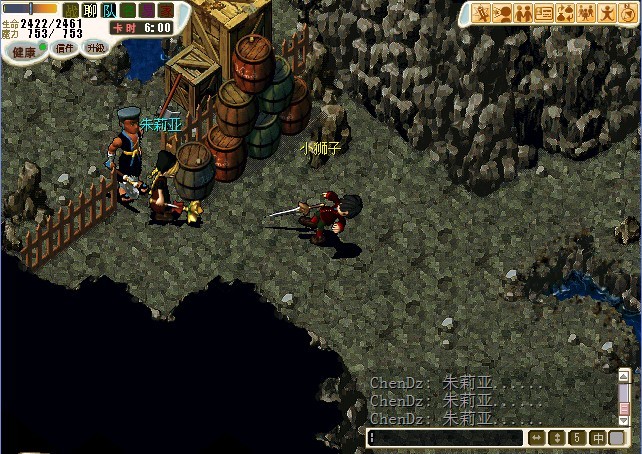The width and height of the screenshot is (642, 454).
Task: Activate the sword duel icon
Action: pos(482,13)
